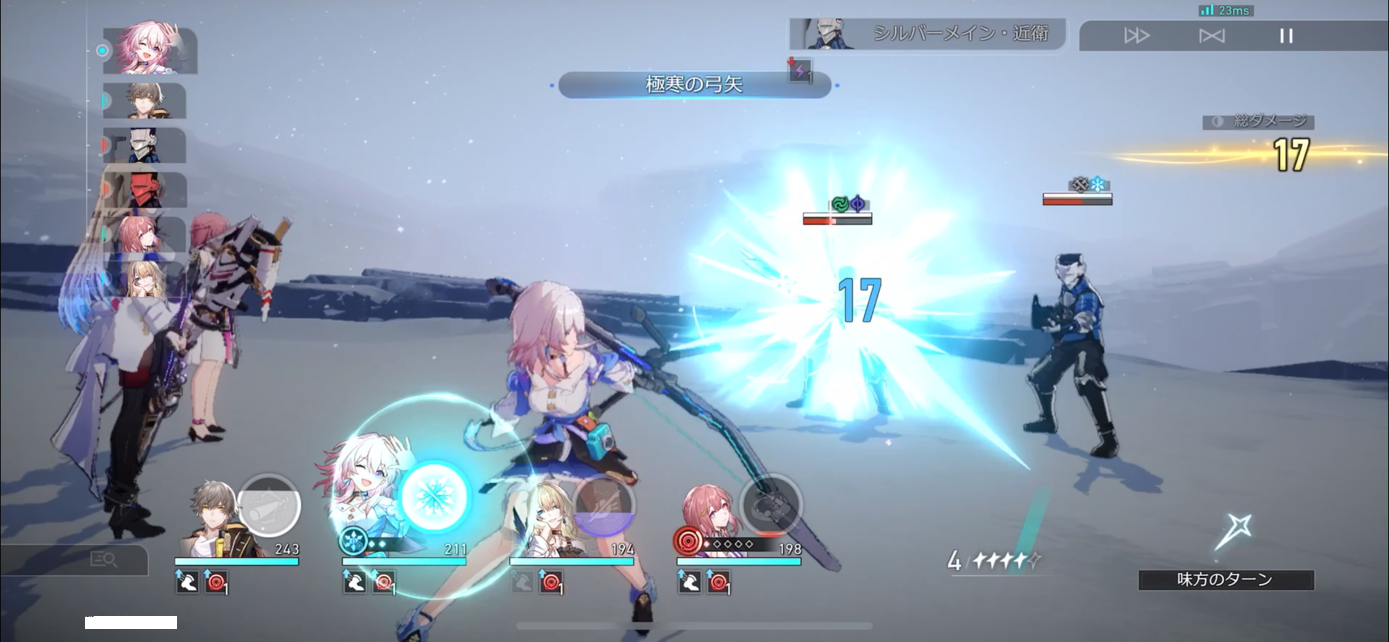
Task: Activate the Trailblazer's bat ultimate icon
Action: [x=269, y=505]
